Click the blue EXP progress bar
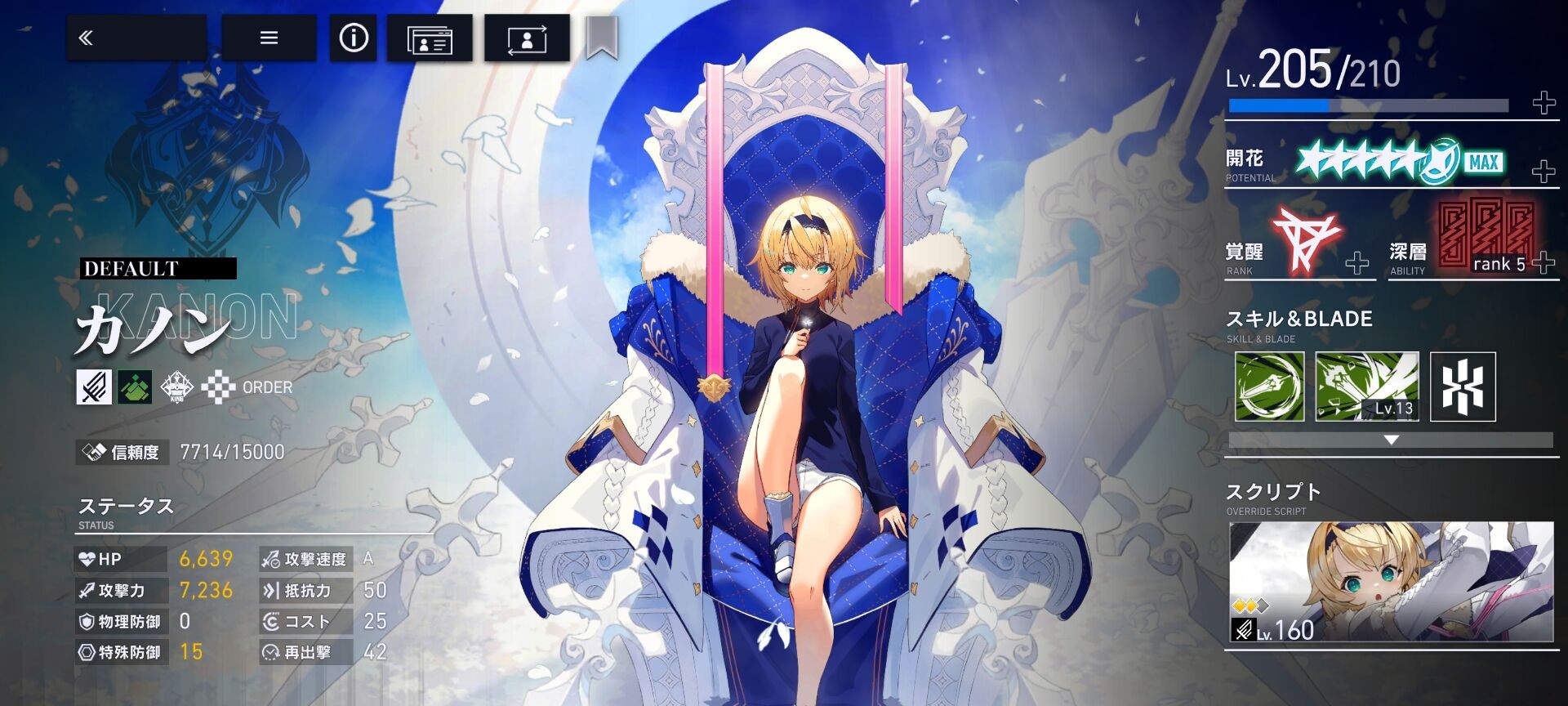The width and height of the screenshot is (1568, 706). point(1307,104)
